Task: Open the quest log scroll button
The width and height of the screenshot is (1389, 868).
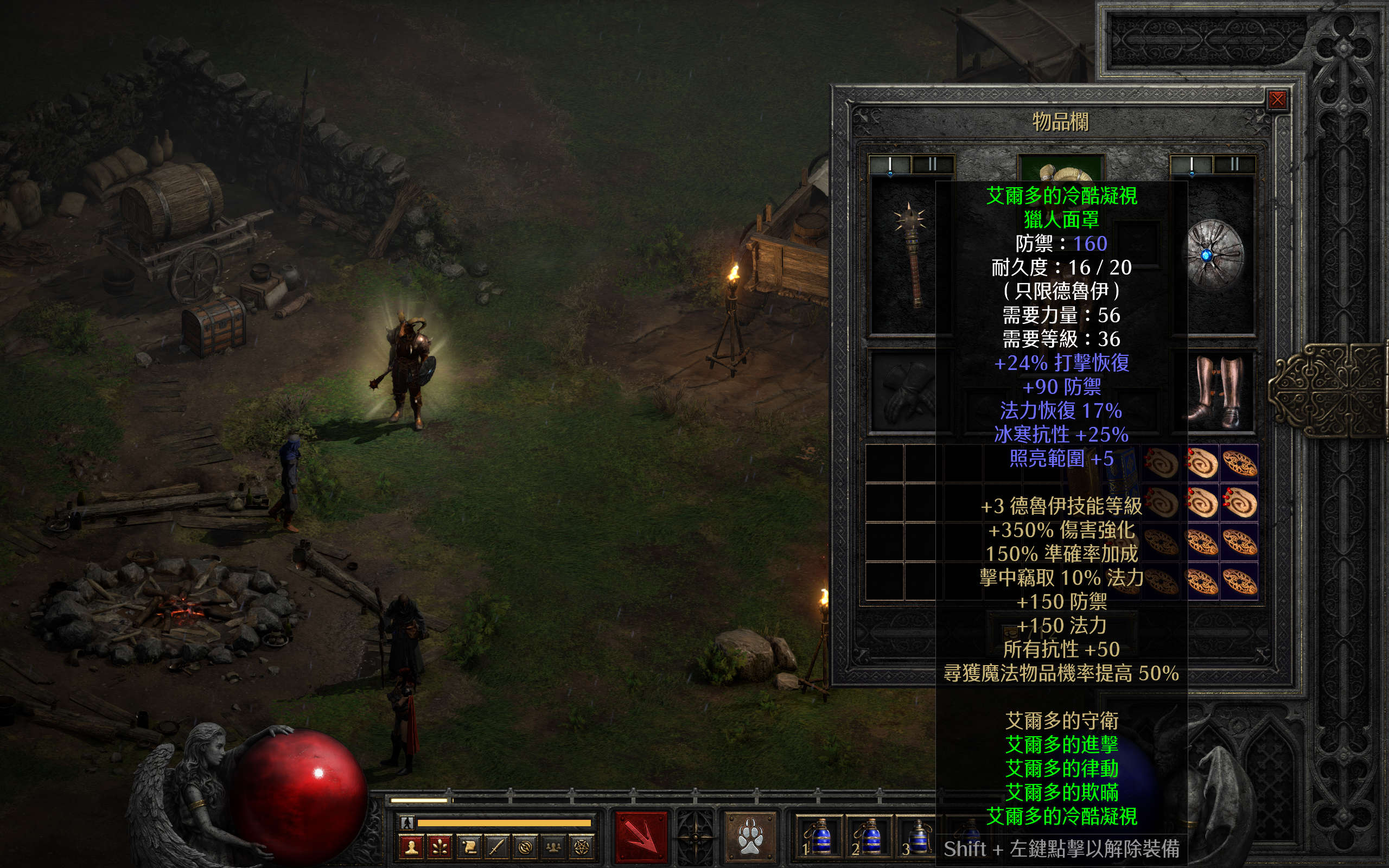Action: [468, 847]
